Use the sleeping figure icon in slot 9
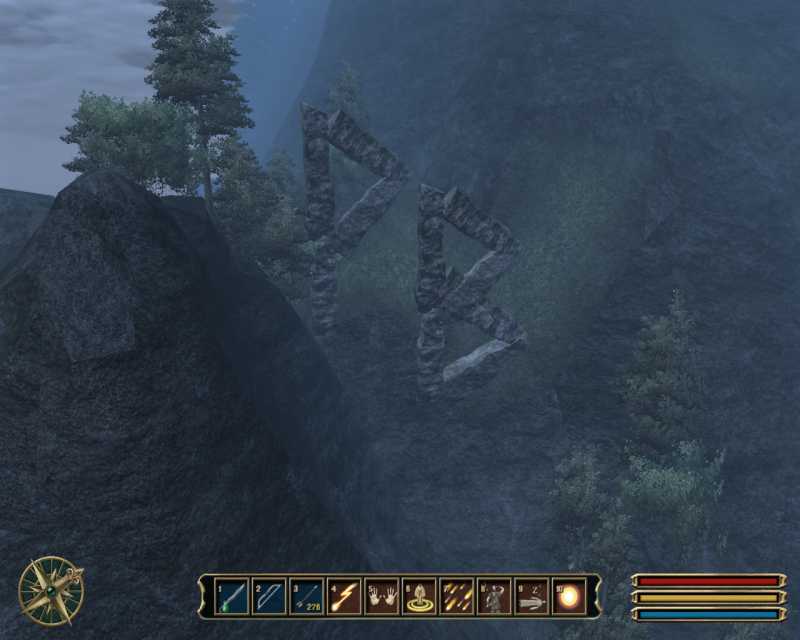800x640 pixels. [x=531, y=597]
